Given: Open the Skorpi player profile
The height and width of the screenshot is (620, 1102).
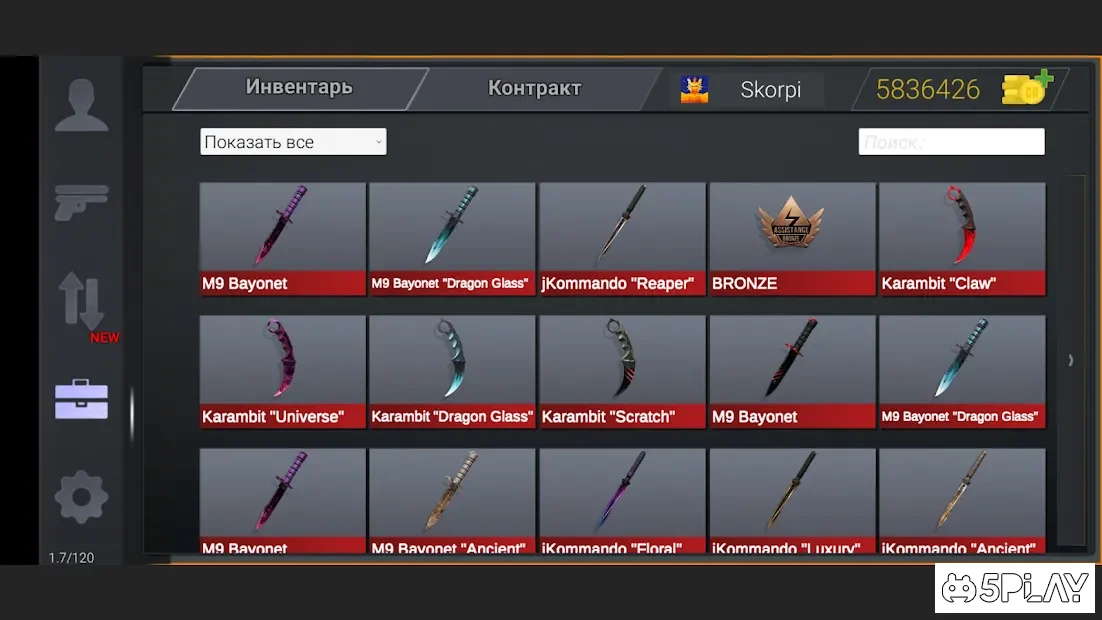Looking at the screenshot, I should 749,89.
